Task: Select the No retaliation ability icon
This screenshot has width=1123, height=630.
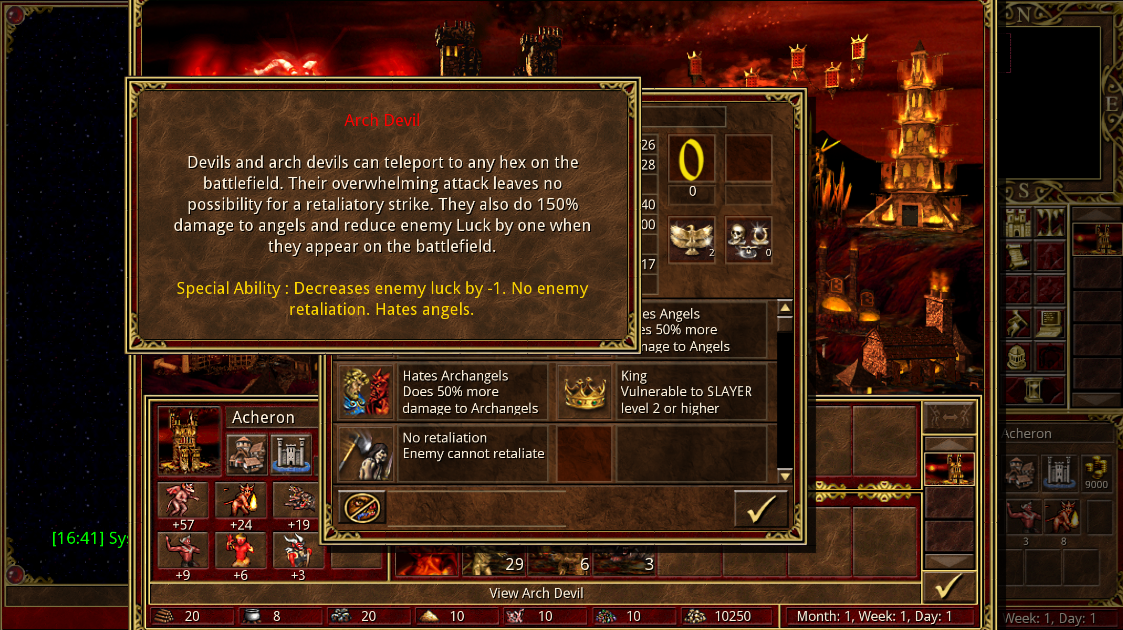Action: [x=365, y=453]
